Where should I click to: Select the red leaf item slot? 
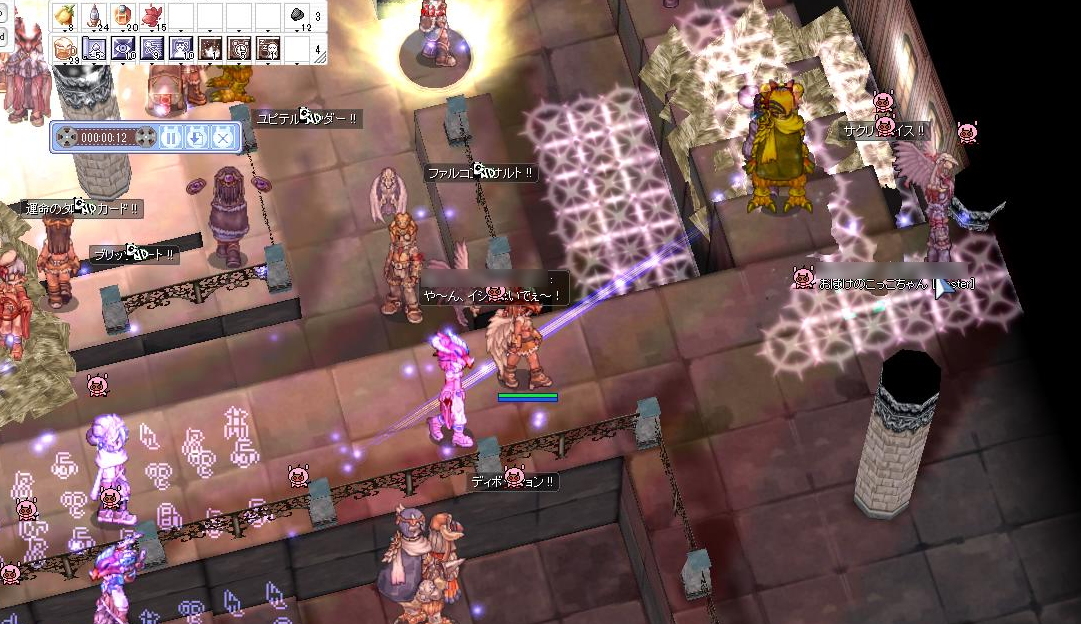153,15
